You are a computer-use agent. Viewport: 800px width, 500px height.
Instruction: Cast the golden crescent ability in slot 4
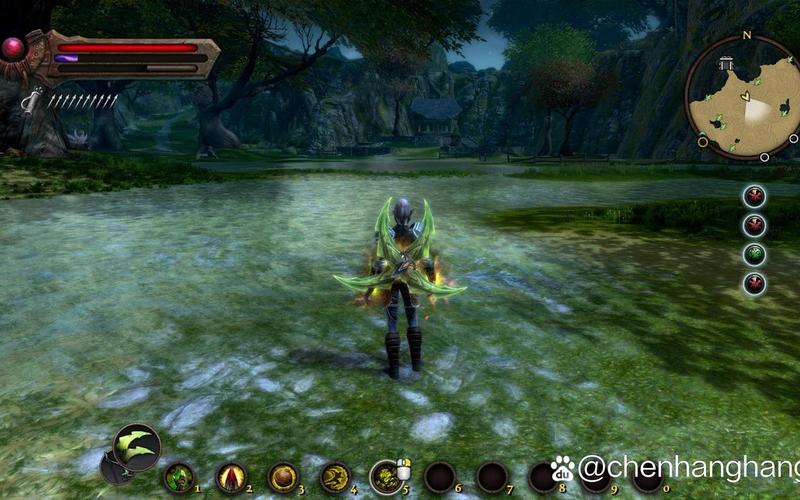(x=335, y=477)
